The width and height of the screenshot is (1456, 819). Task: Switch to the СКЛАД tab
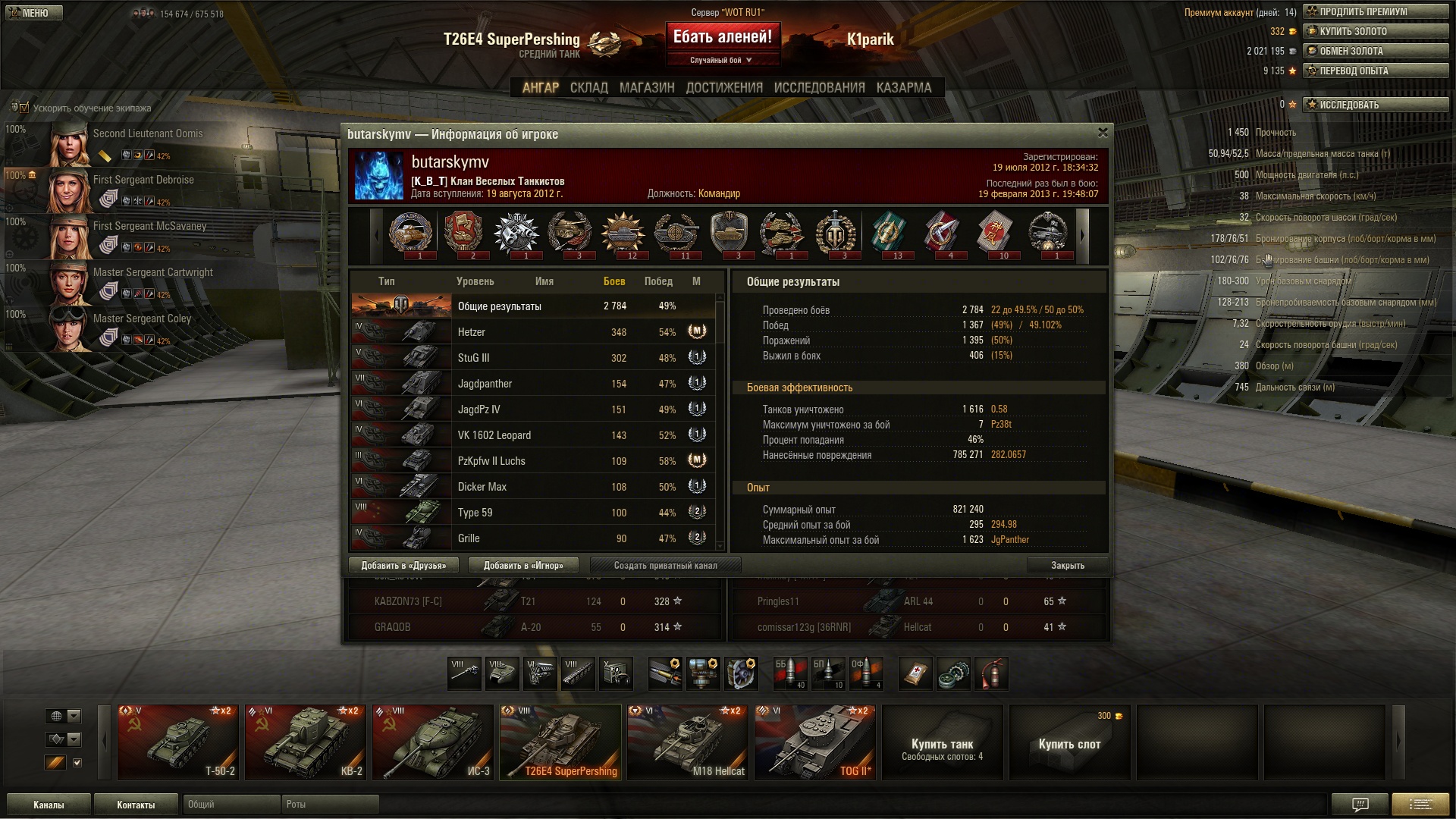tap(588, 88)
